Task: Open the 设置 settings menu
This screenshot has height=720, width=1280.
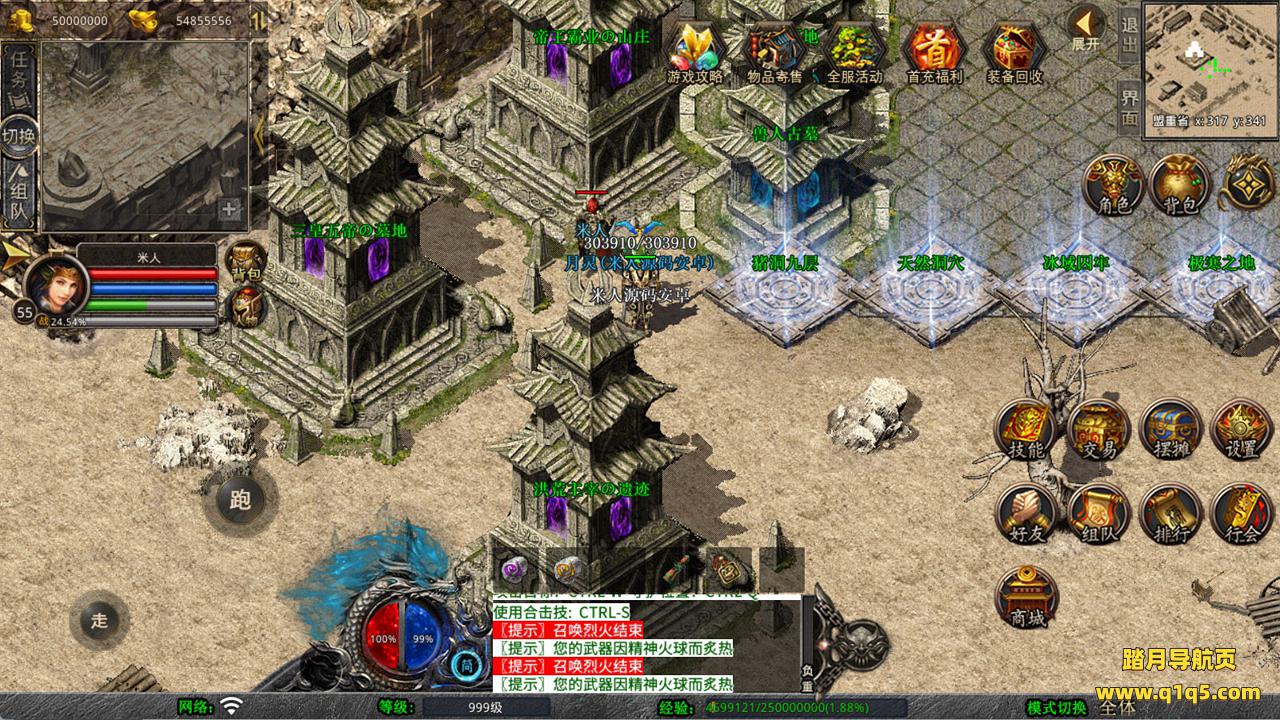Action: click(x=1242, y=430)
